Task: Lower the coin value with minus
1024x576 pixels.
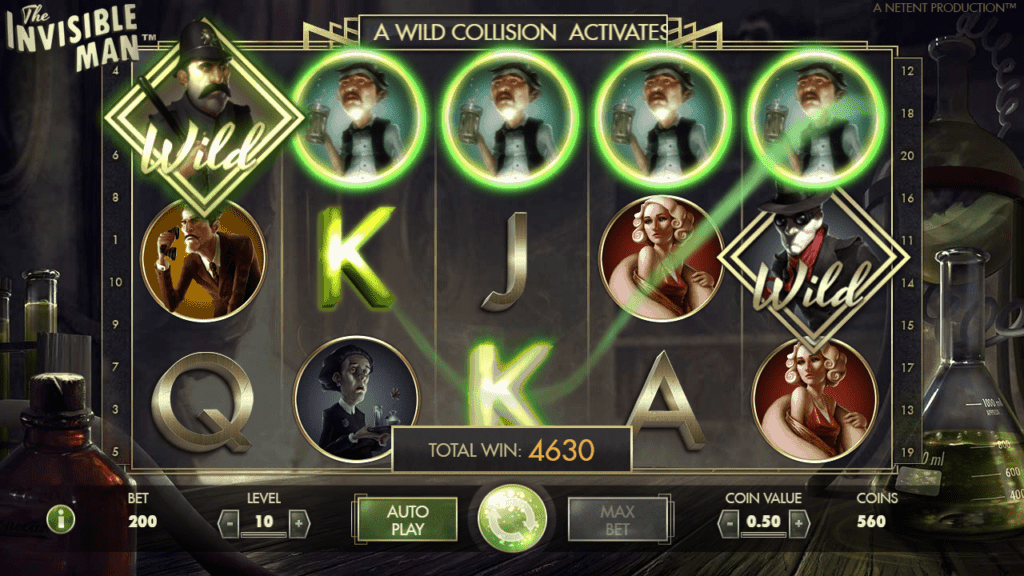Action: click(731, 522)
